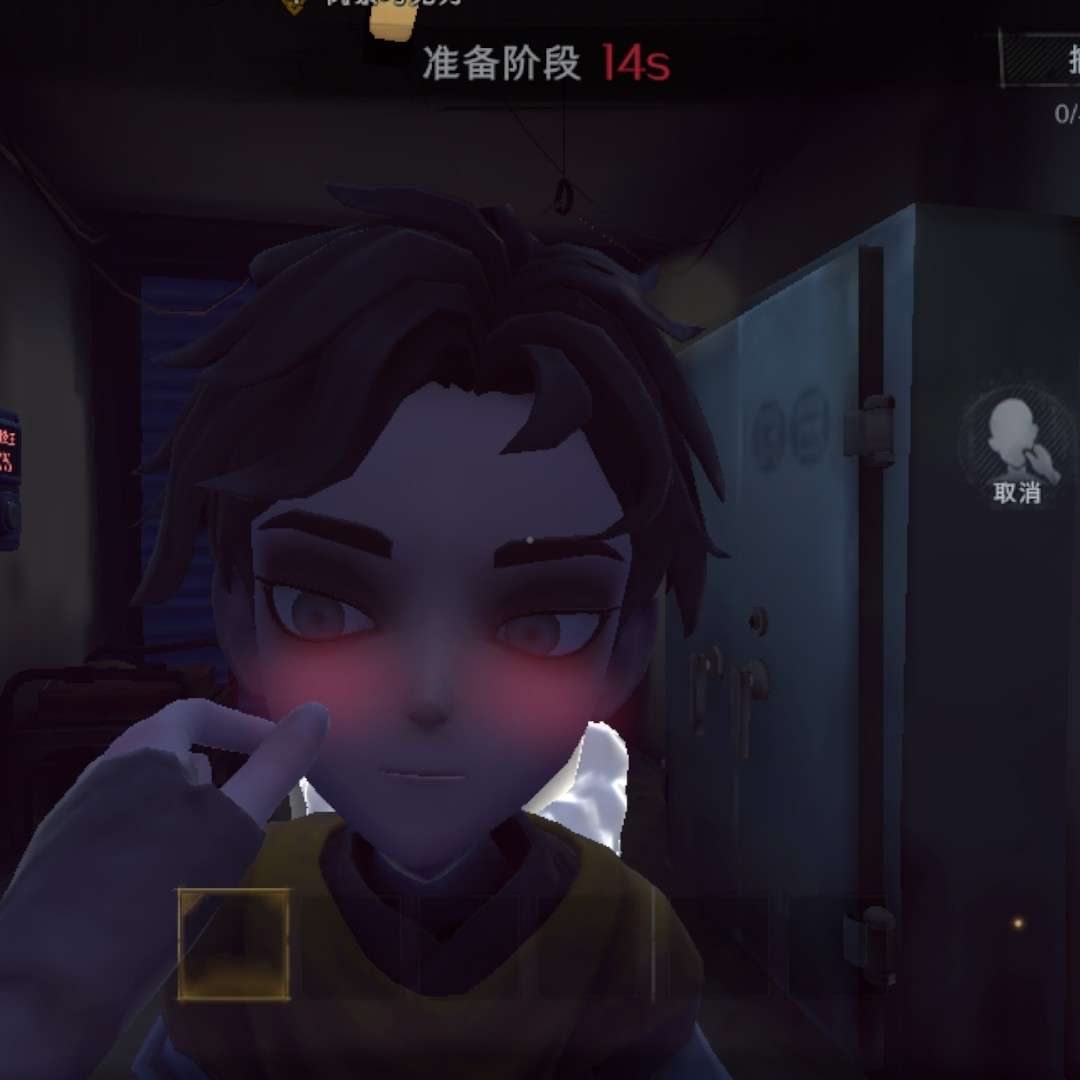Cancel the emote with the 取消 button
The width and height of the screenshot is (1080, 1080).
tap(1016, 448)
